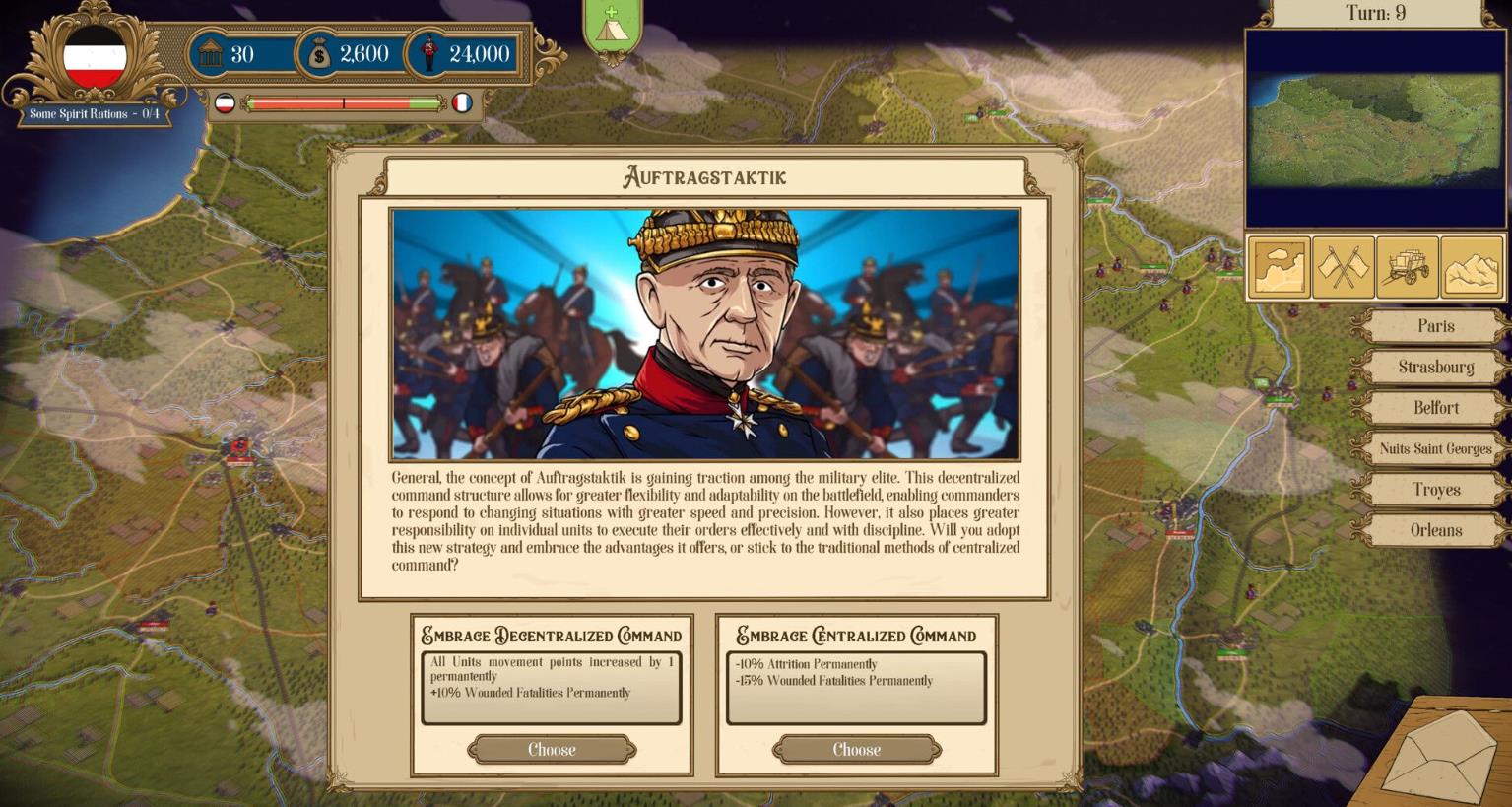Click the minimap of France

click(1375, 129)
